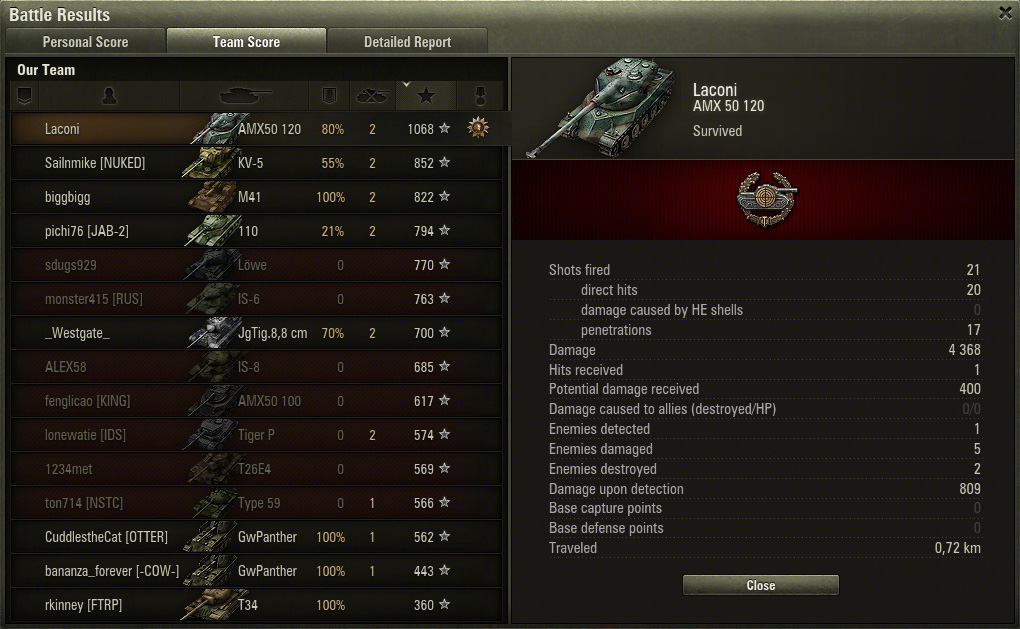The width and height of the screenshot is (1020, 629).
Task: Select Sailnmike [NUKED] player row
Action: point(256,163)
